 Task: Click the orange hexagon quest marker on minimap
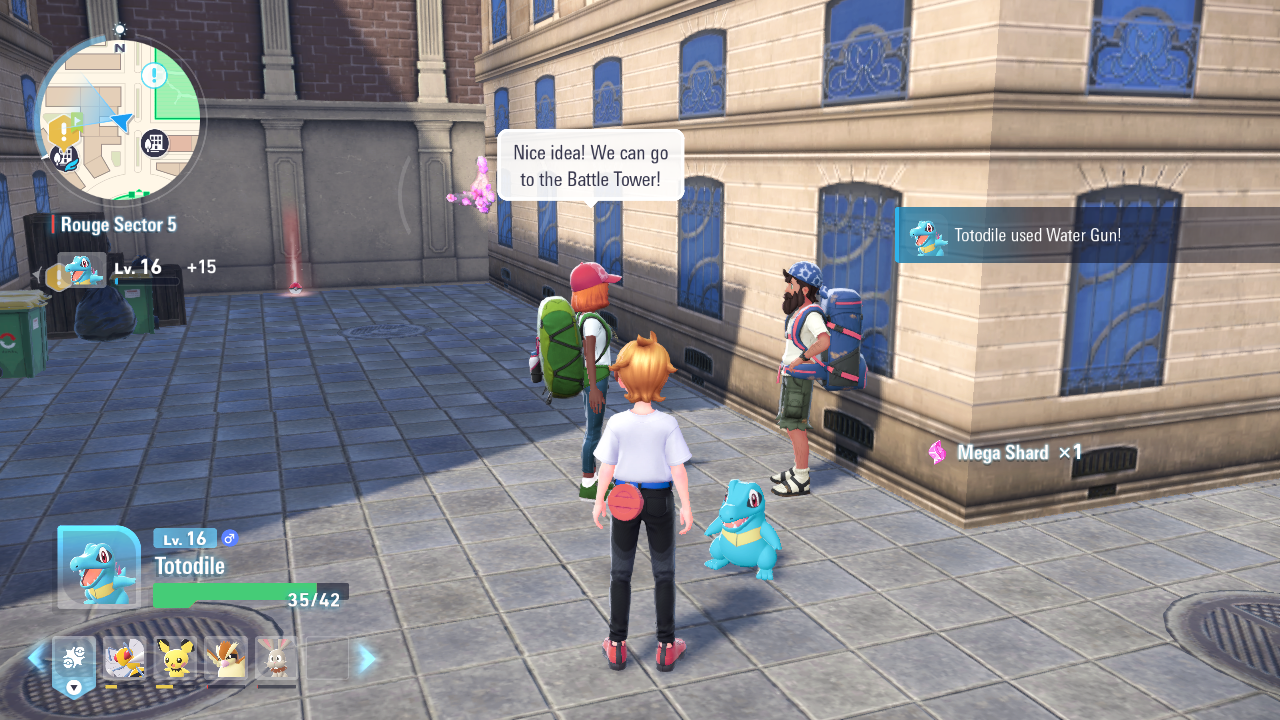[64, 130]
